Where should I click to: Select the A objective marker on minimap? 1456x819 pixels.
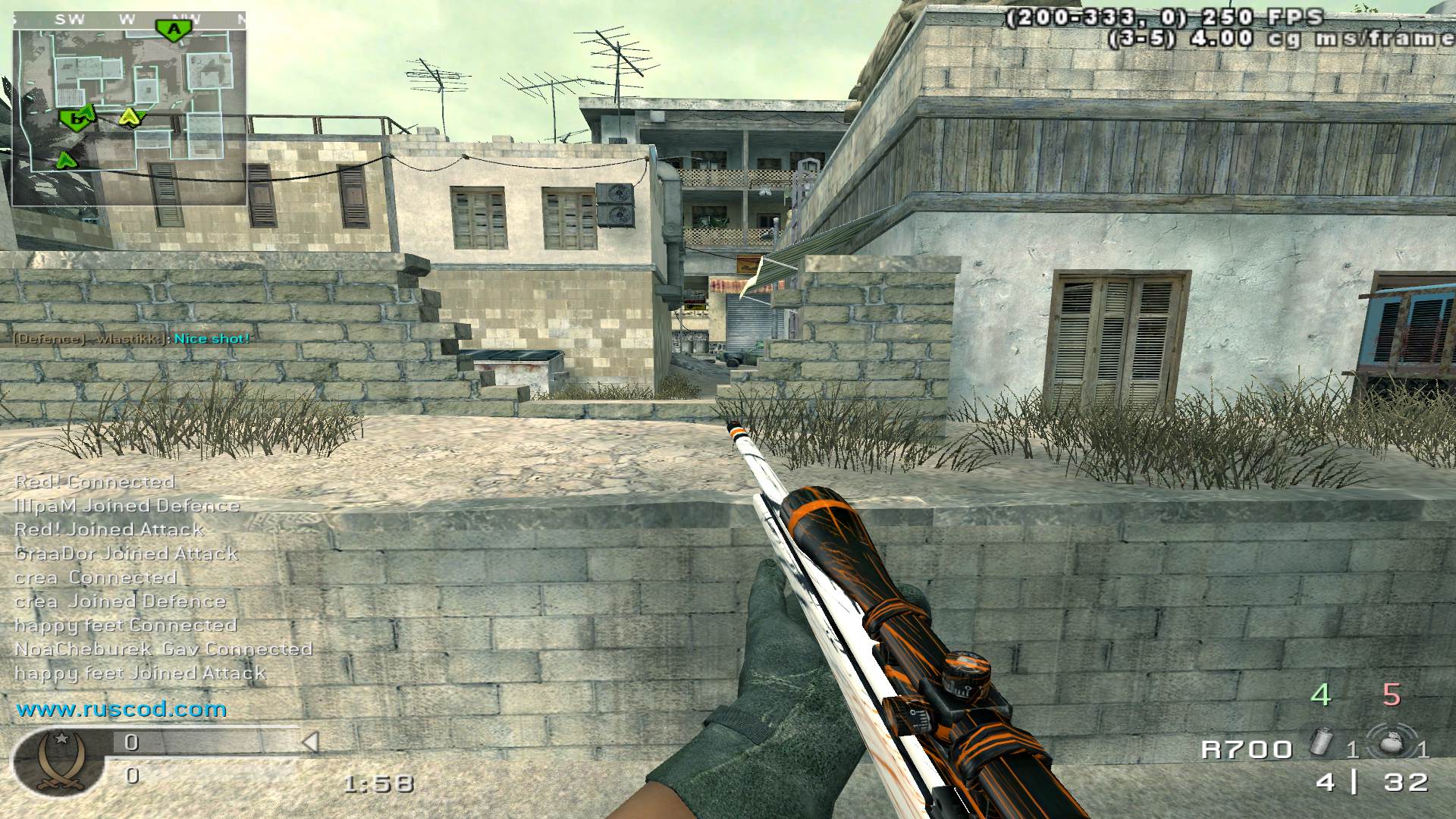coord(175,30)
